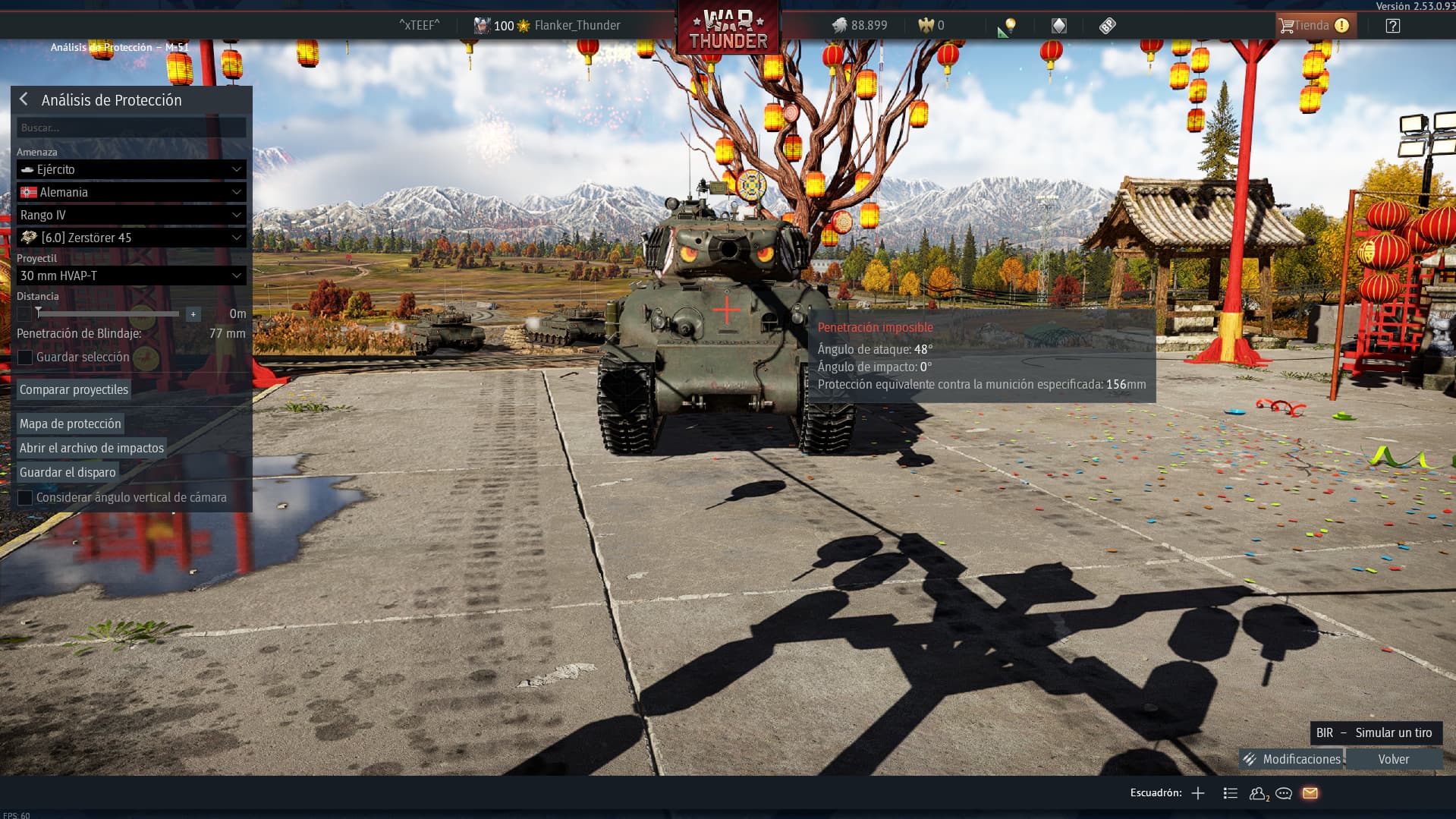Go back using the Análisis de Protección arrow
1456x819 pixels.
(x=24, y=99)
